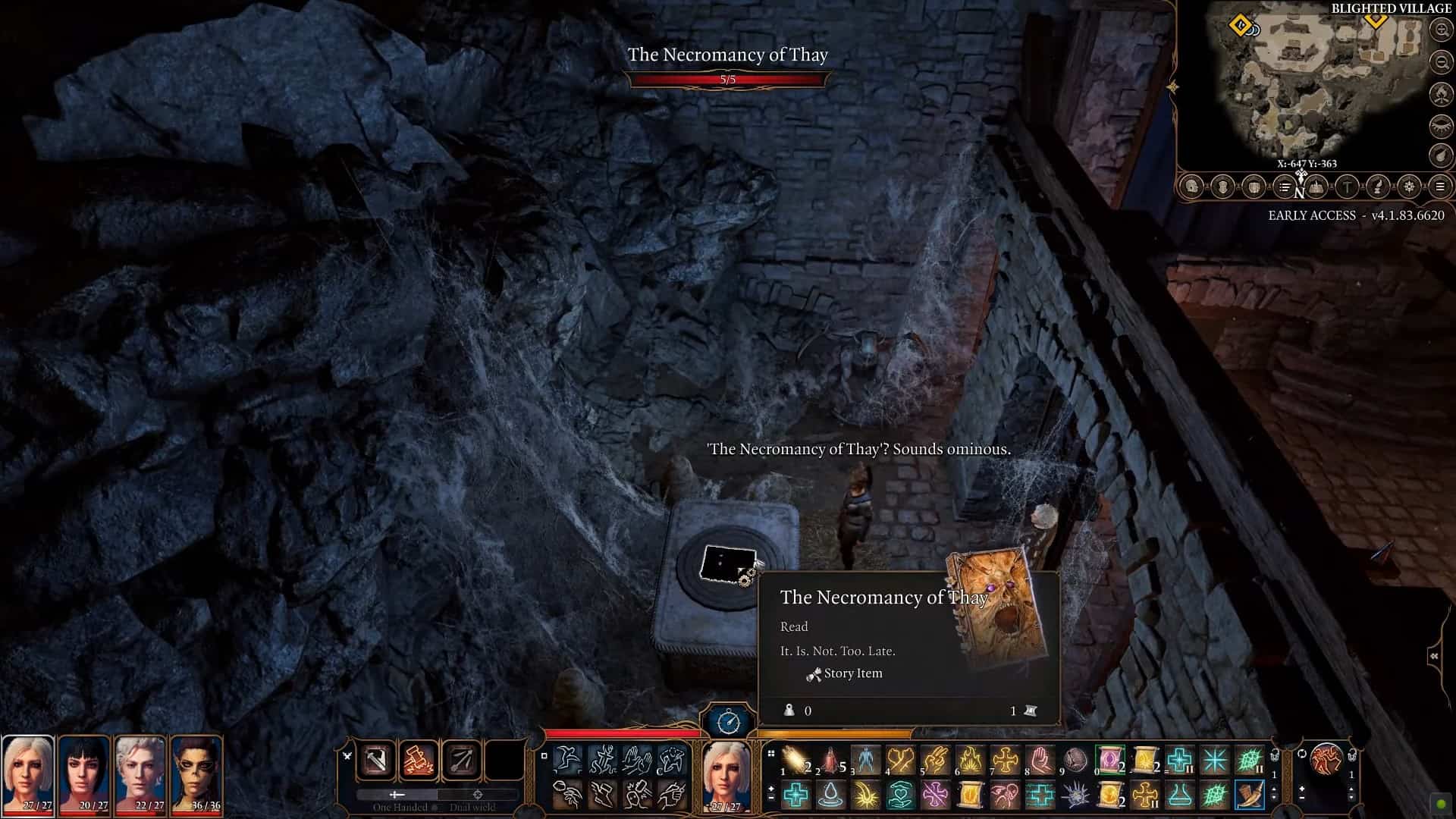Viewport: 1456px width, 819px height.
Task: Cast the orange cross spell in slot 7
Action: coord(1005,759)
